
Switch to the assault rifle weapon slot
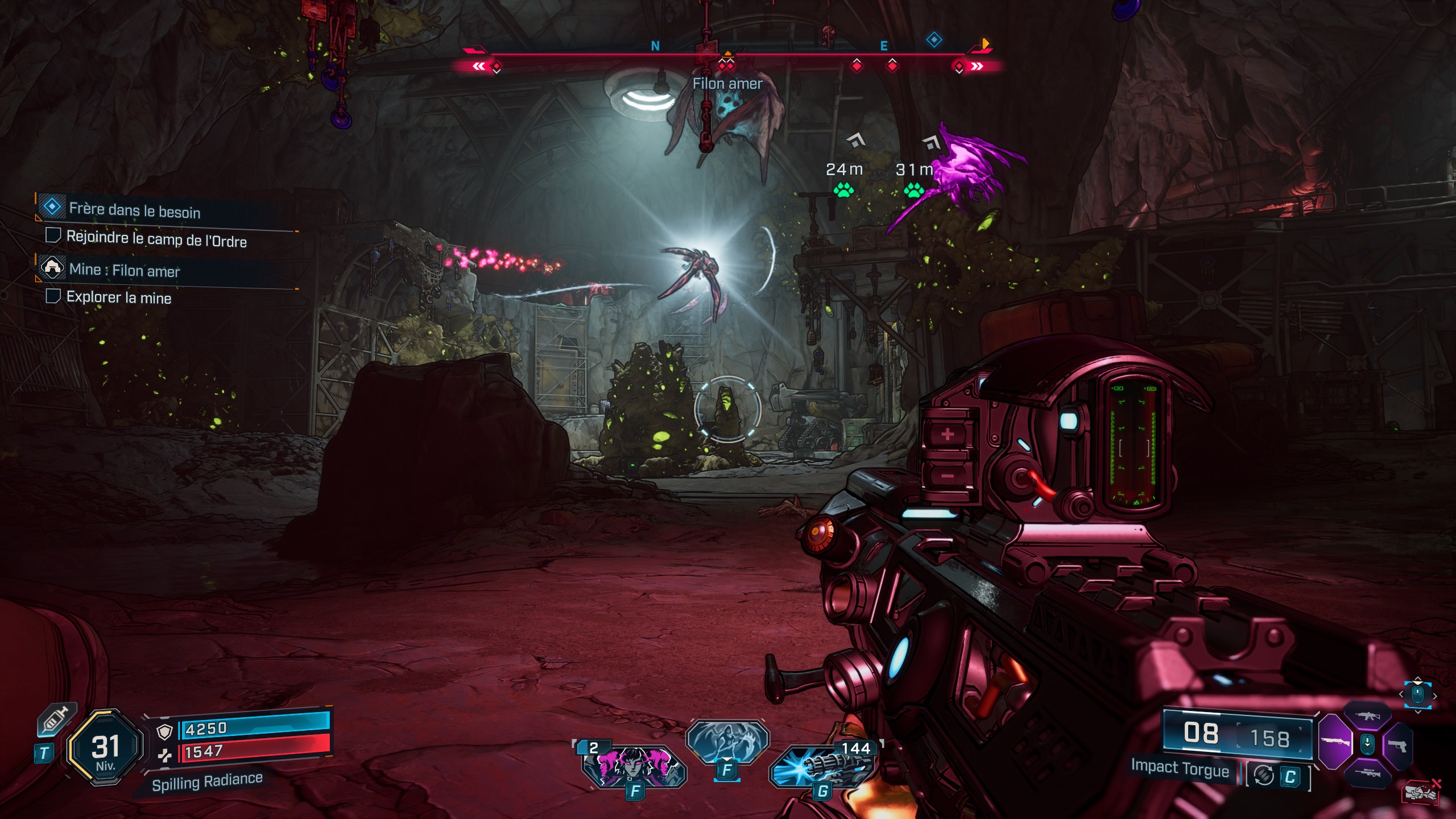[1367, 717]
